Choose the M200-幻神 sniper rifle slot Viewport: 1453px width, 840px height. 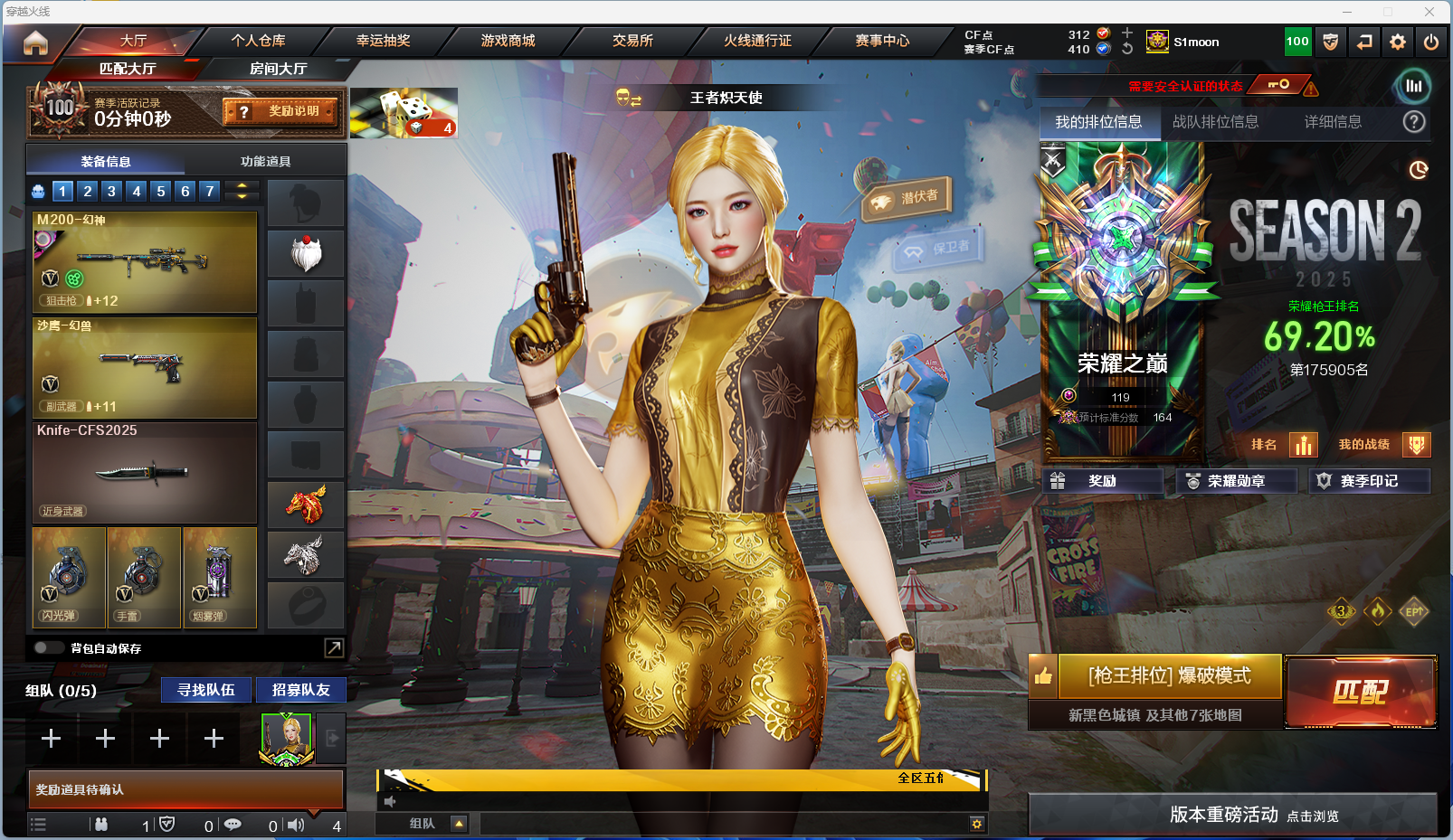(x=145, y=262)
